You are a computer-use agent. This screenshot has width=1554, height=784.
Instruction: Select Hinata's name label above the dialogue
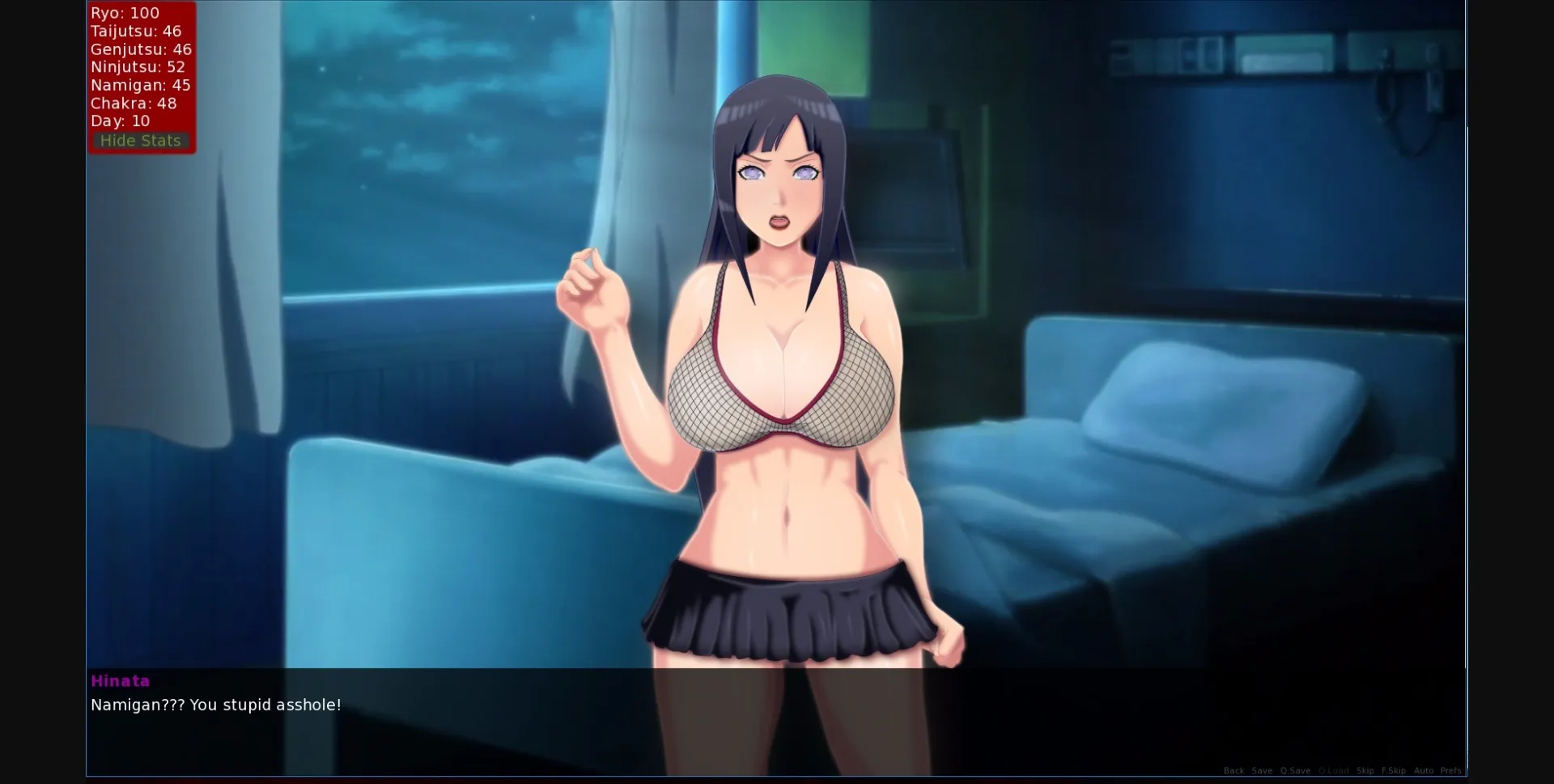pyautogui.click(x=120, y=680)
